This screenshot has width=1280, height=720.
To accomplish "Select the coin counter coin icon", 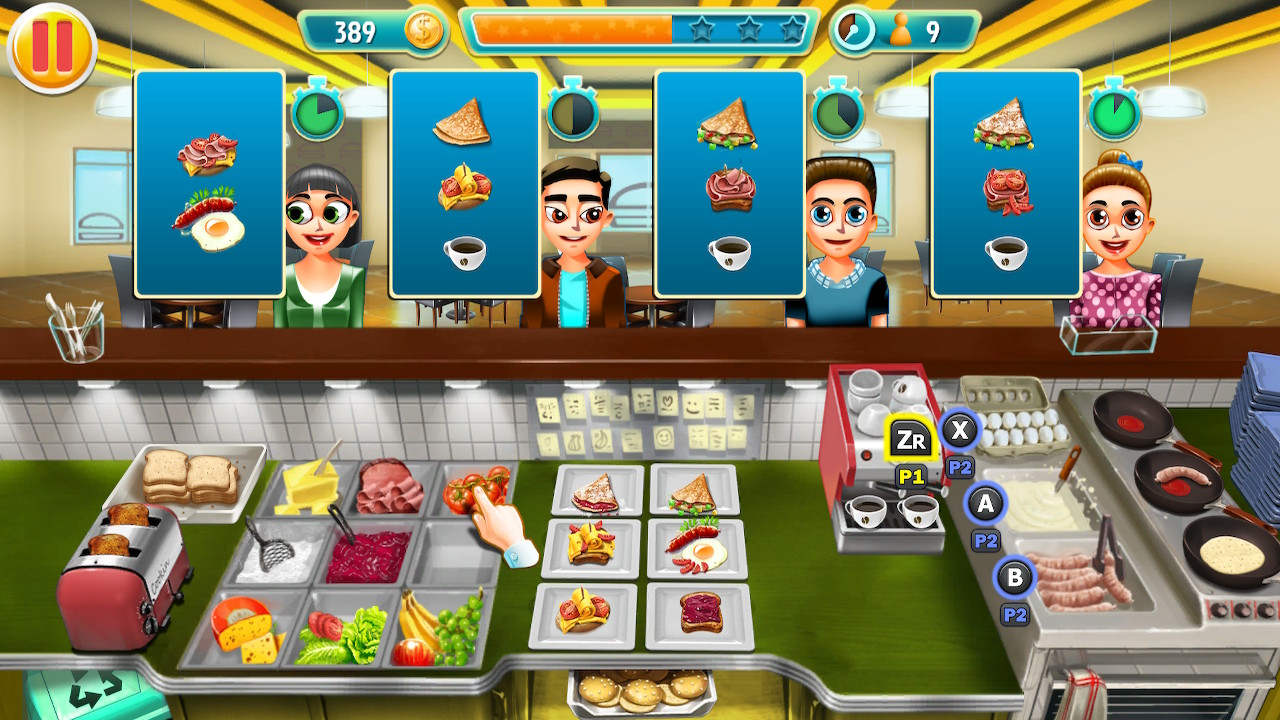I will tap(422, 31).
